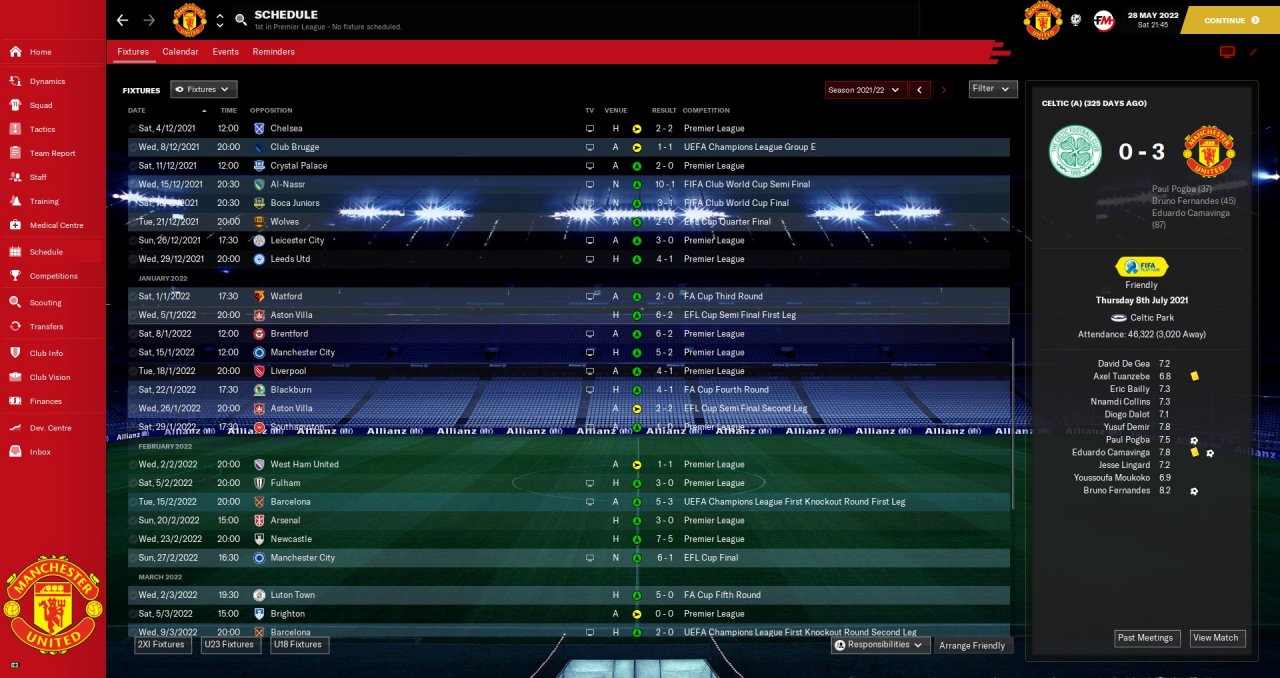The image size is (1280, 678).
Task: View the U23 Fixtures list
Action: pos(231,645)
